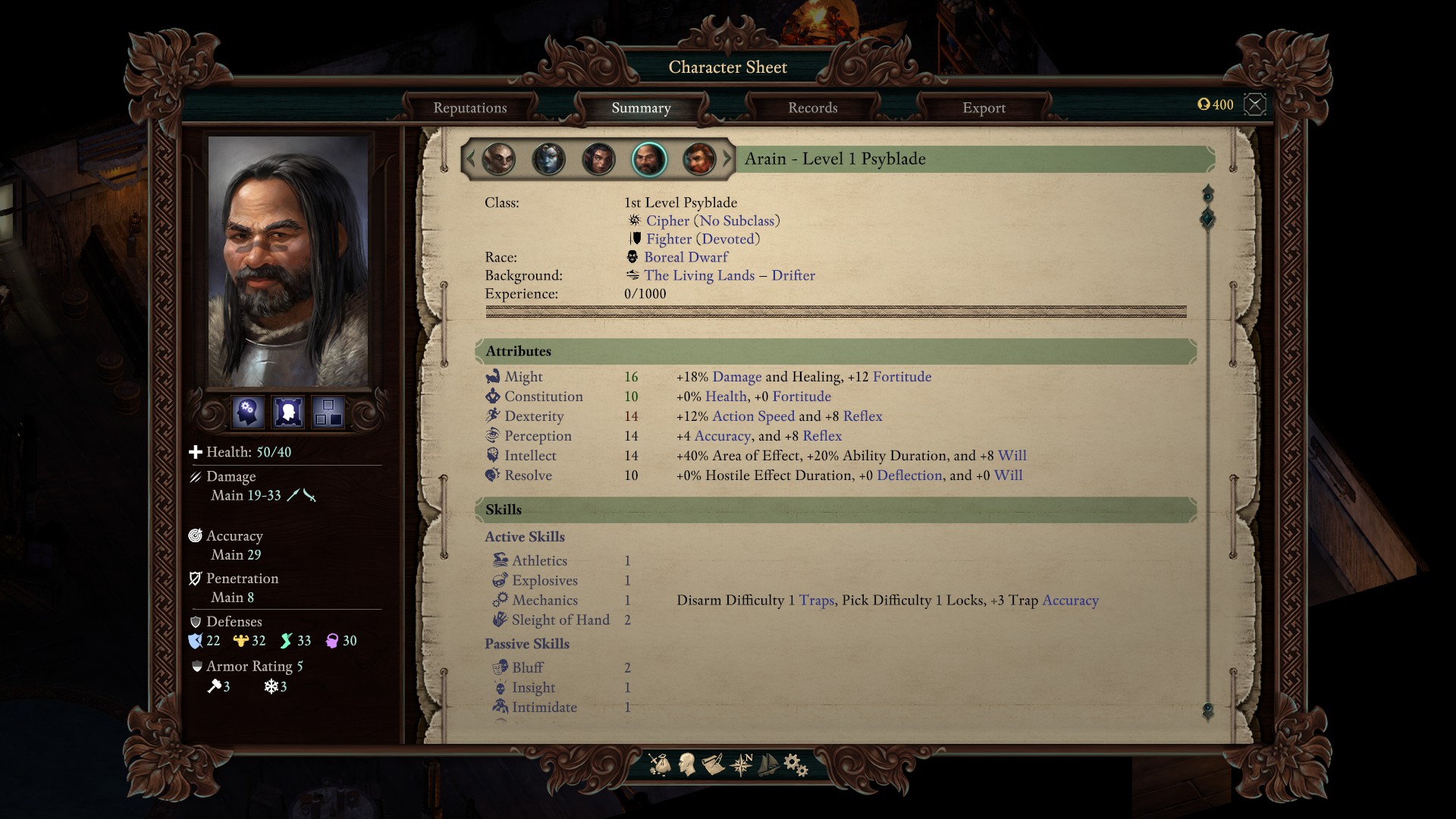Open the journal scroll and quill icon

(713, 764)
